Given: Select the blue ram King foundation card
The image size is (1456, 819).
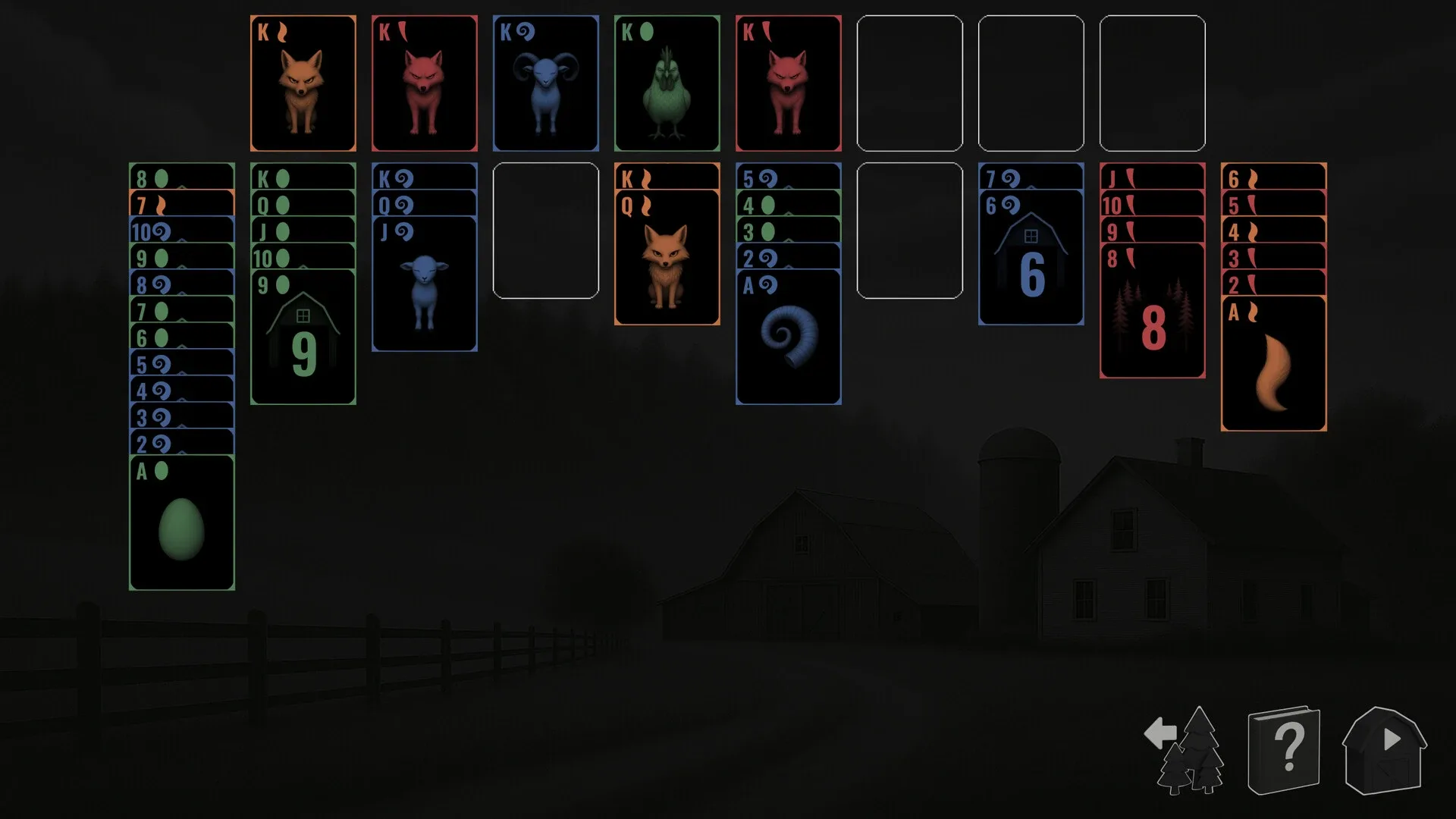Looking at the screenshot, I should pos(545,83).
